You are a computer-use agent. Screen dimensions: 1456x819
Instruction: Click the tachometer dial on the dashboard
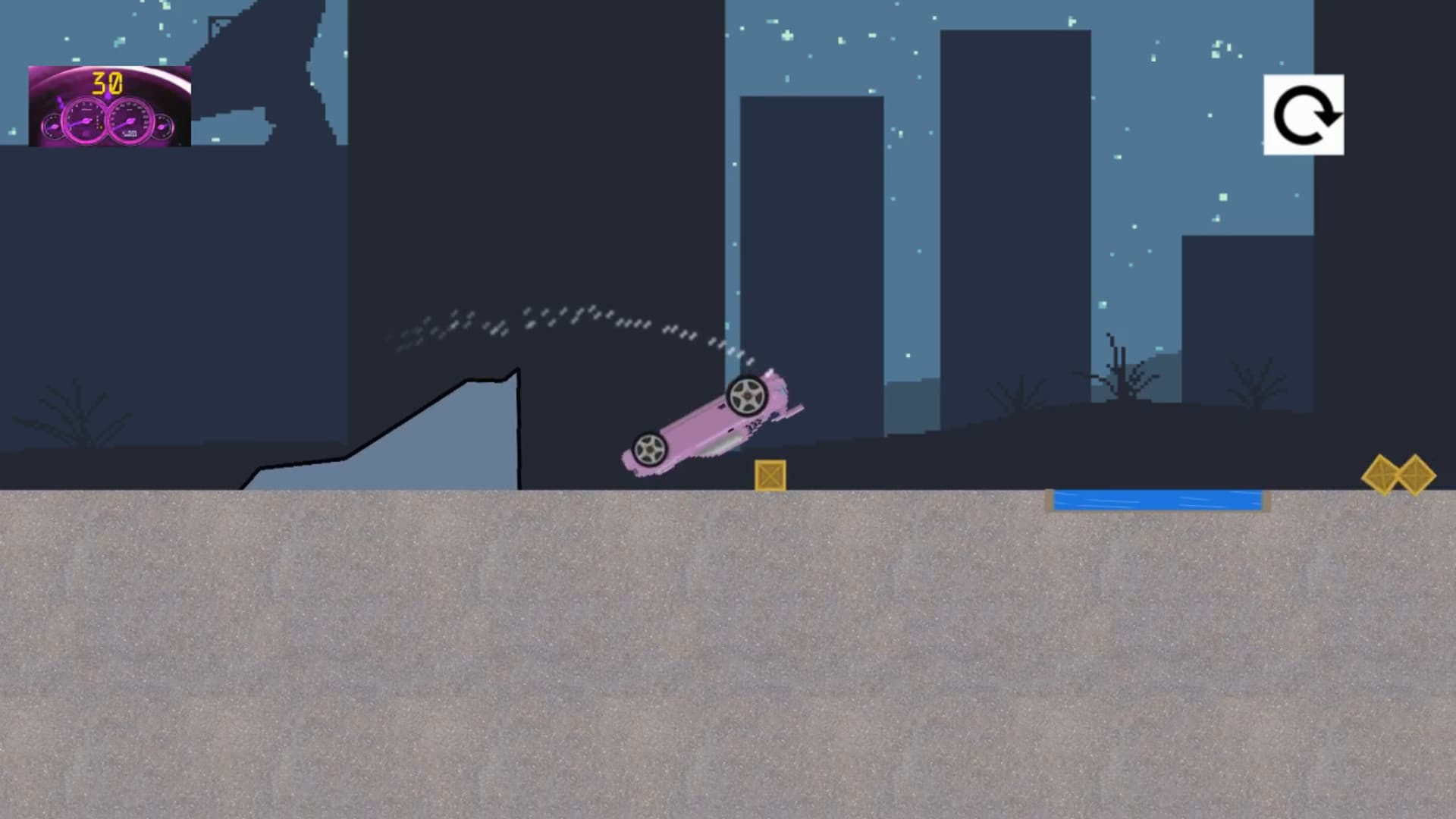tap(85, 120)
